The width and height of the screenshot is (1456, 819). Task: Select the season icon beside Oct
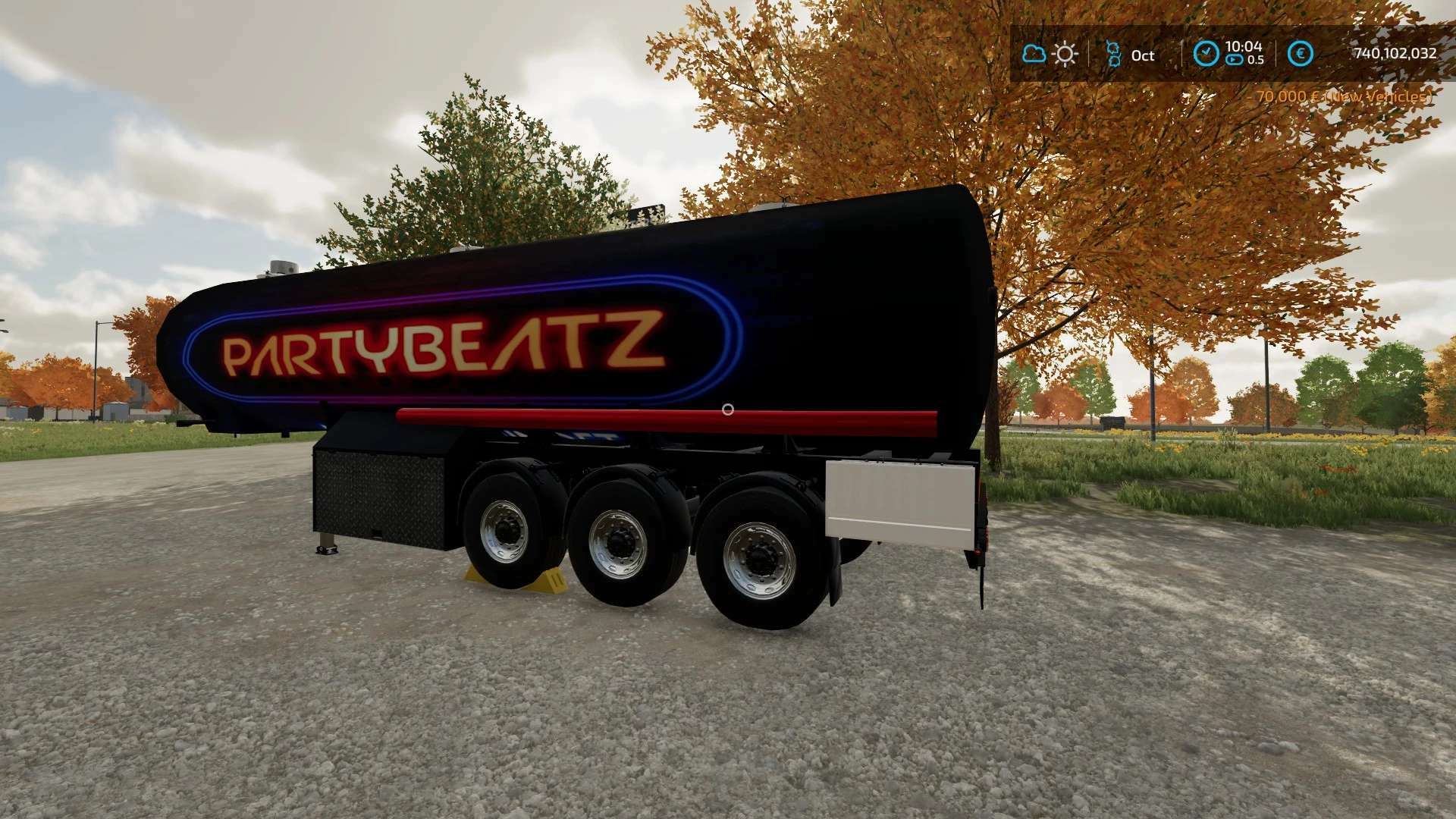pos(1113,54)
